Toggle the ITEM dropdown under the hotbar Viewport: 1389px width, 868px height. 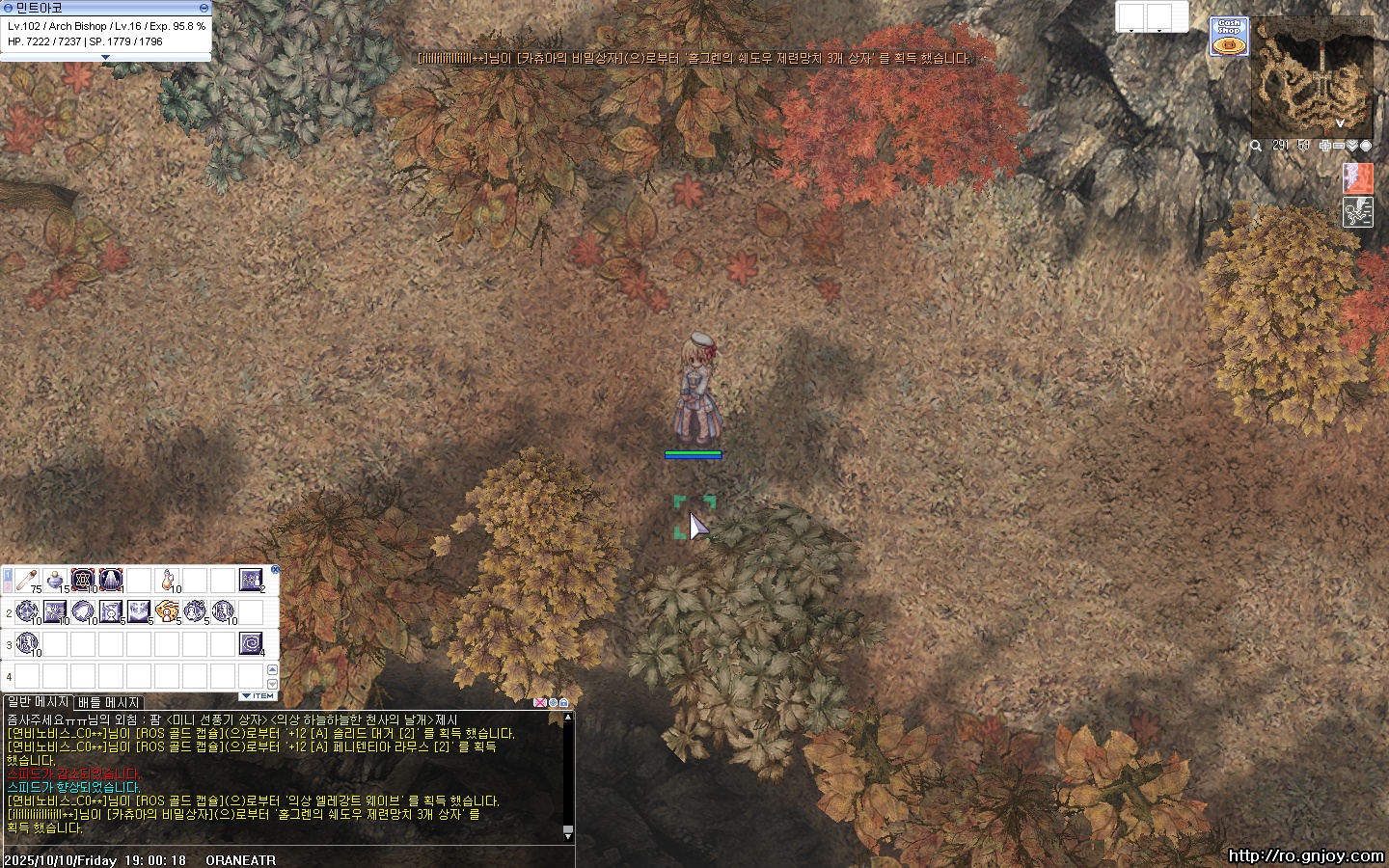click(x=258, y=695)
